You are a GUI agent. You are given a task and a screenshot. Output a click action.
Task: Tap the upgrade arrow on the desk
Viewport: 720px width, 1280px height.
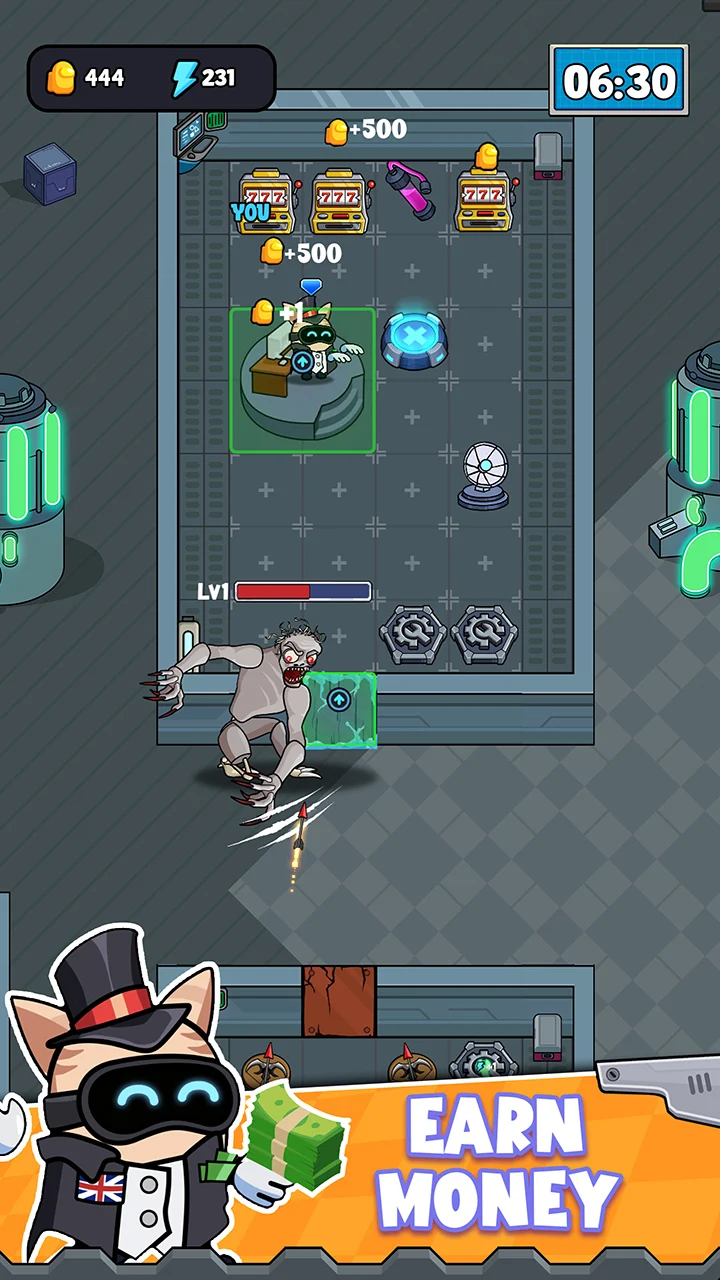[301, 361]
